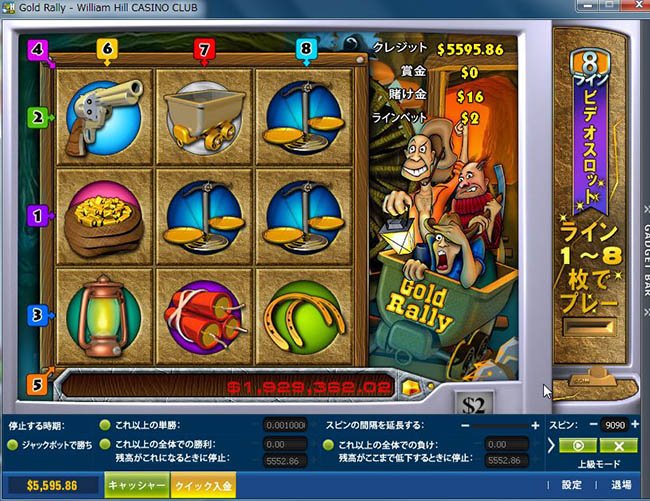Screen dimensions: 650x501
Task: Toggle the stop on jackpot win option
Action: point(13,445)
